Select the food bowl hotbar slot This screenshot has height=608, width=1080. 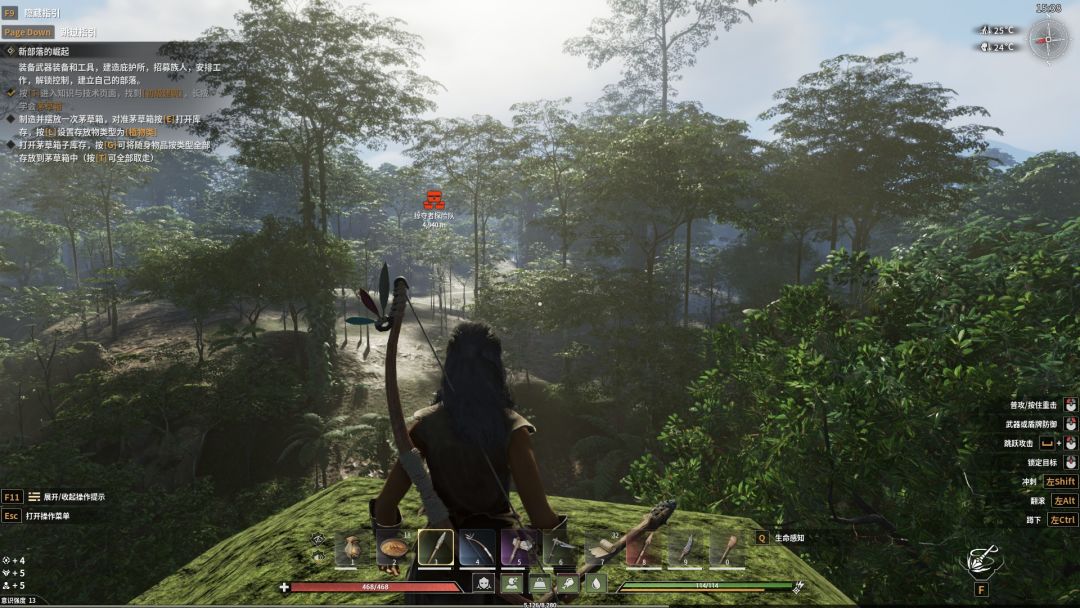pos(394,548)
